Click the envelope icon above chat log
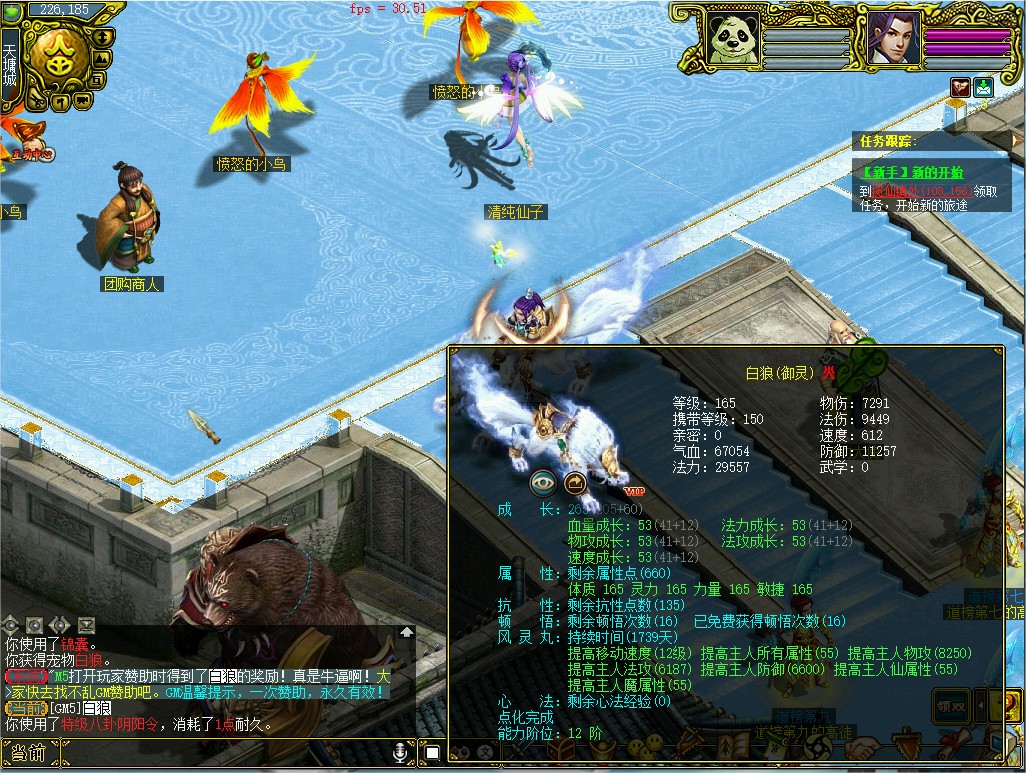This screenshot has height=773, width=1026. click(85, 624)
